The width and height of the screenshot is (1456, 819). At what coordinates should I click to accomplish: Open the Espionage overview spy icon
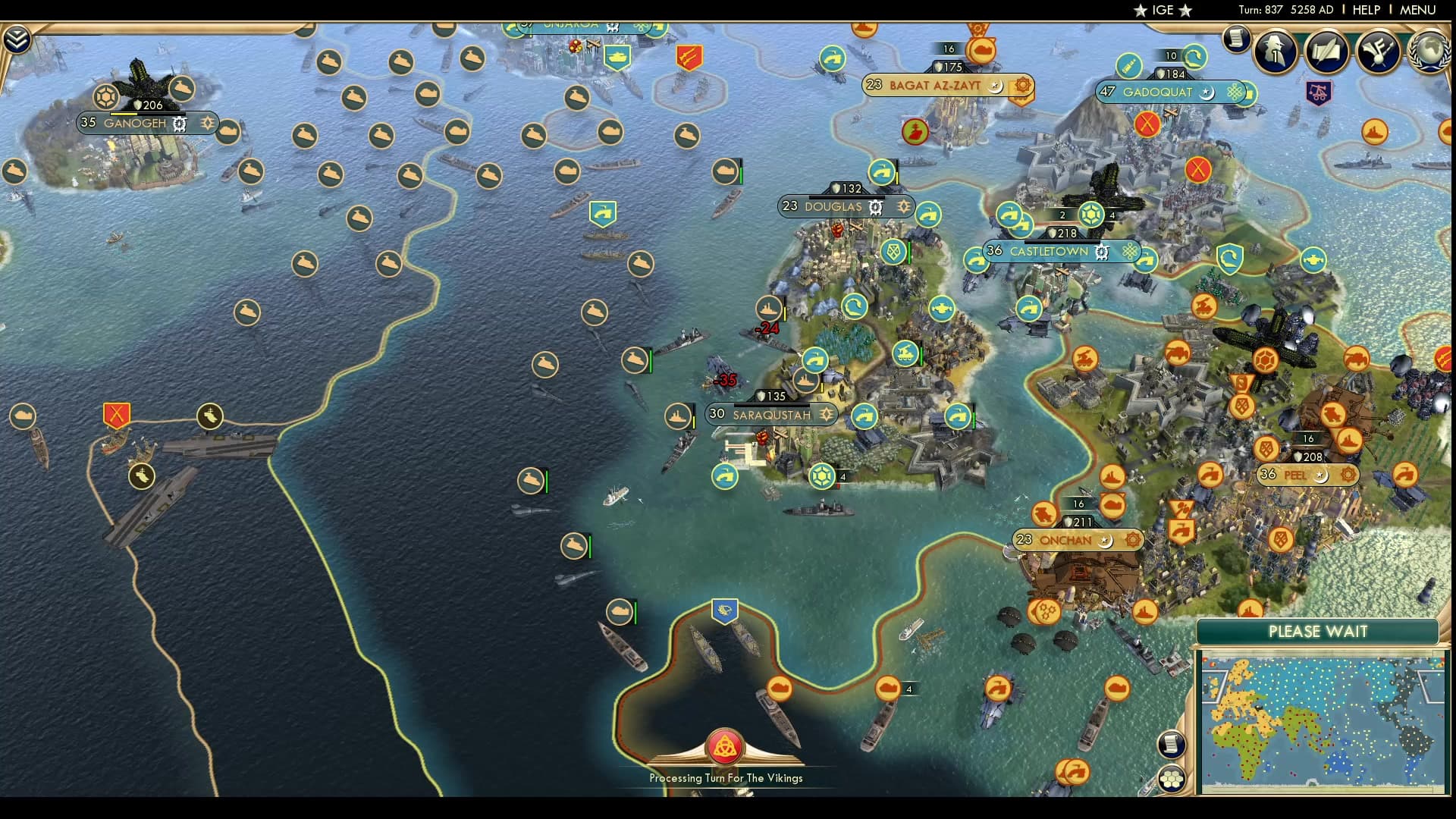1275,52
